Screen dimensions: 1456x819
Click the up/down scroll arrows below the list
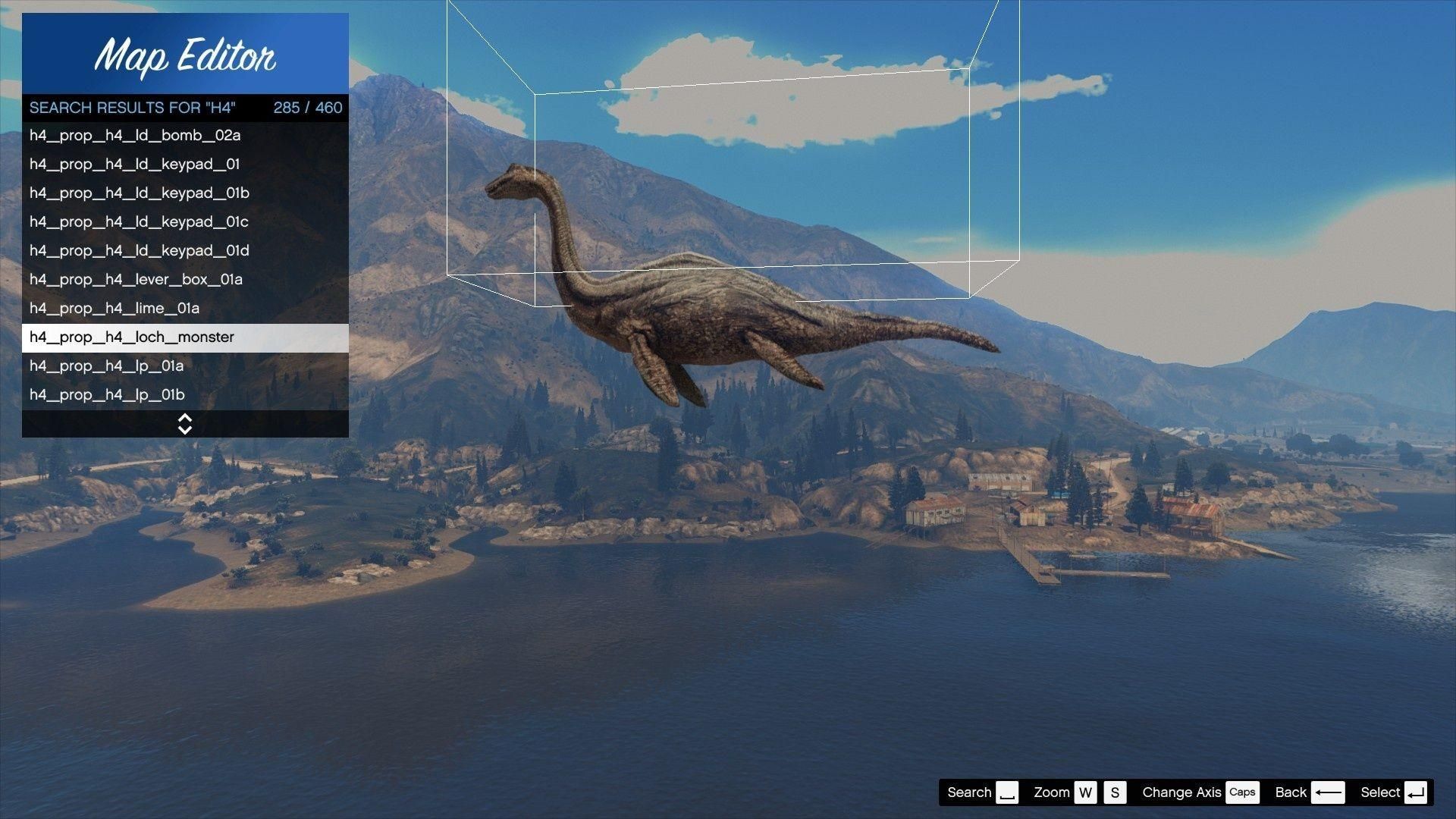click(185, 424)
